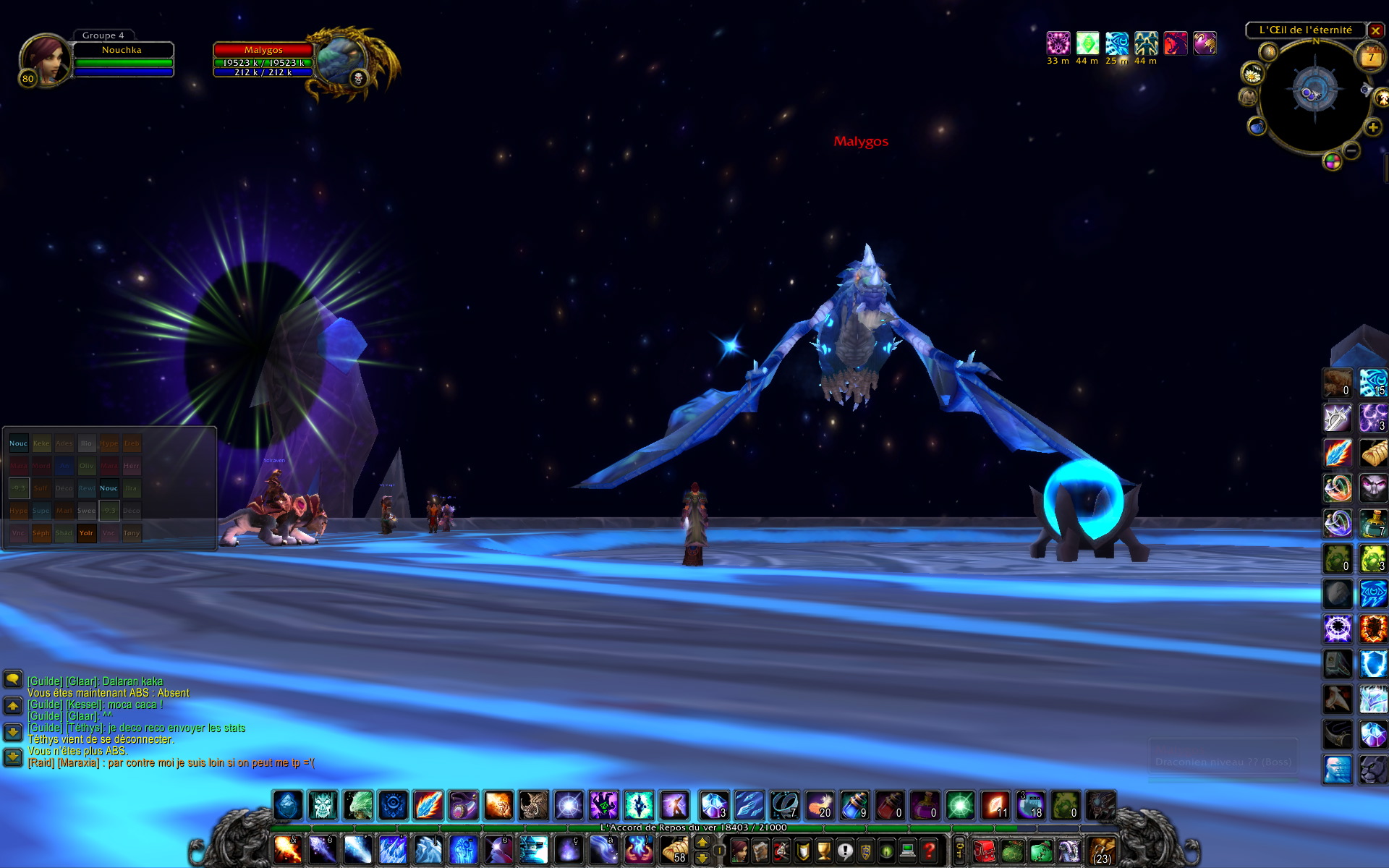
Task: Close the minimap with the red X
Action: (1375, 31)
